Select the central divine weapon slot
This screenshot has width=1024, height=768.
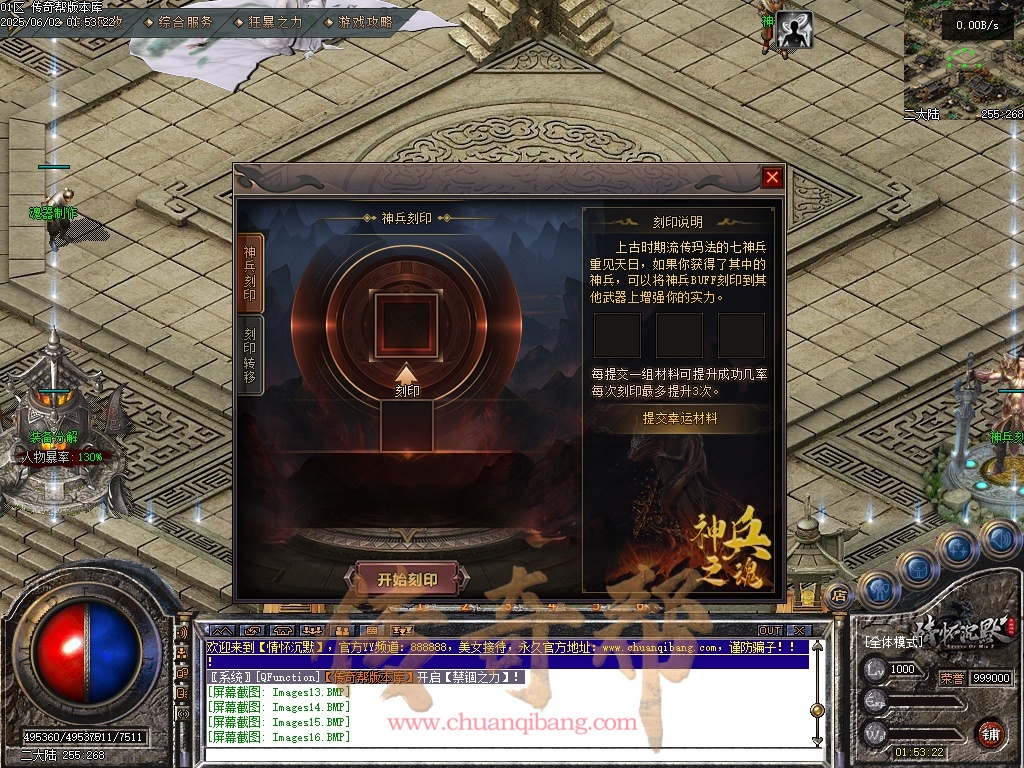coord(406,326)
